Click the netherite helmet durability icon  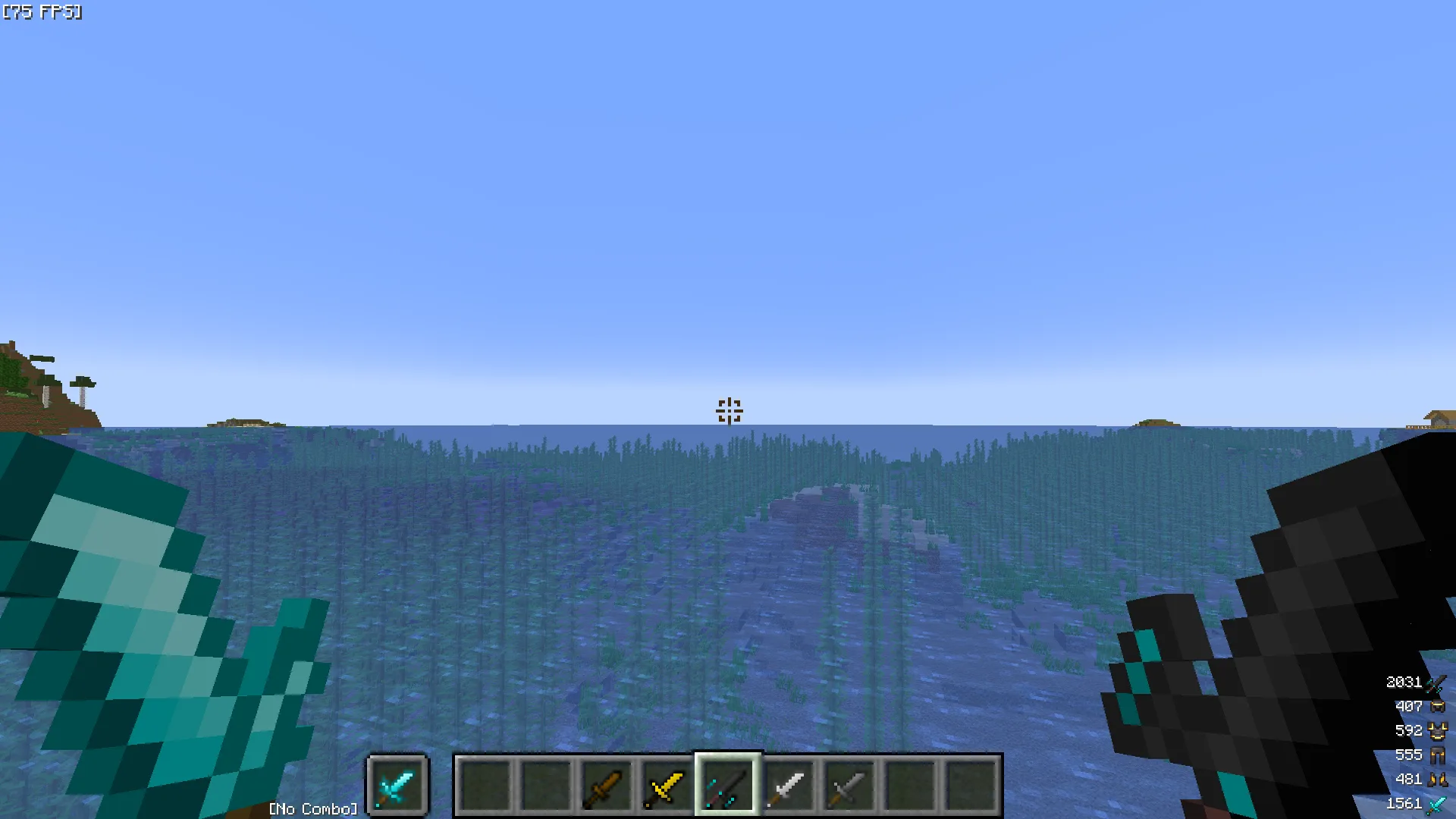[x=1438, y=707]
